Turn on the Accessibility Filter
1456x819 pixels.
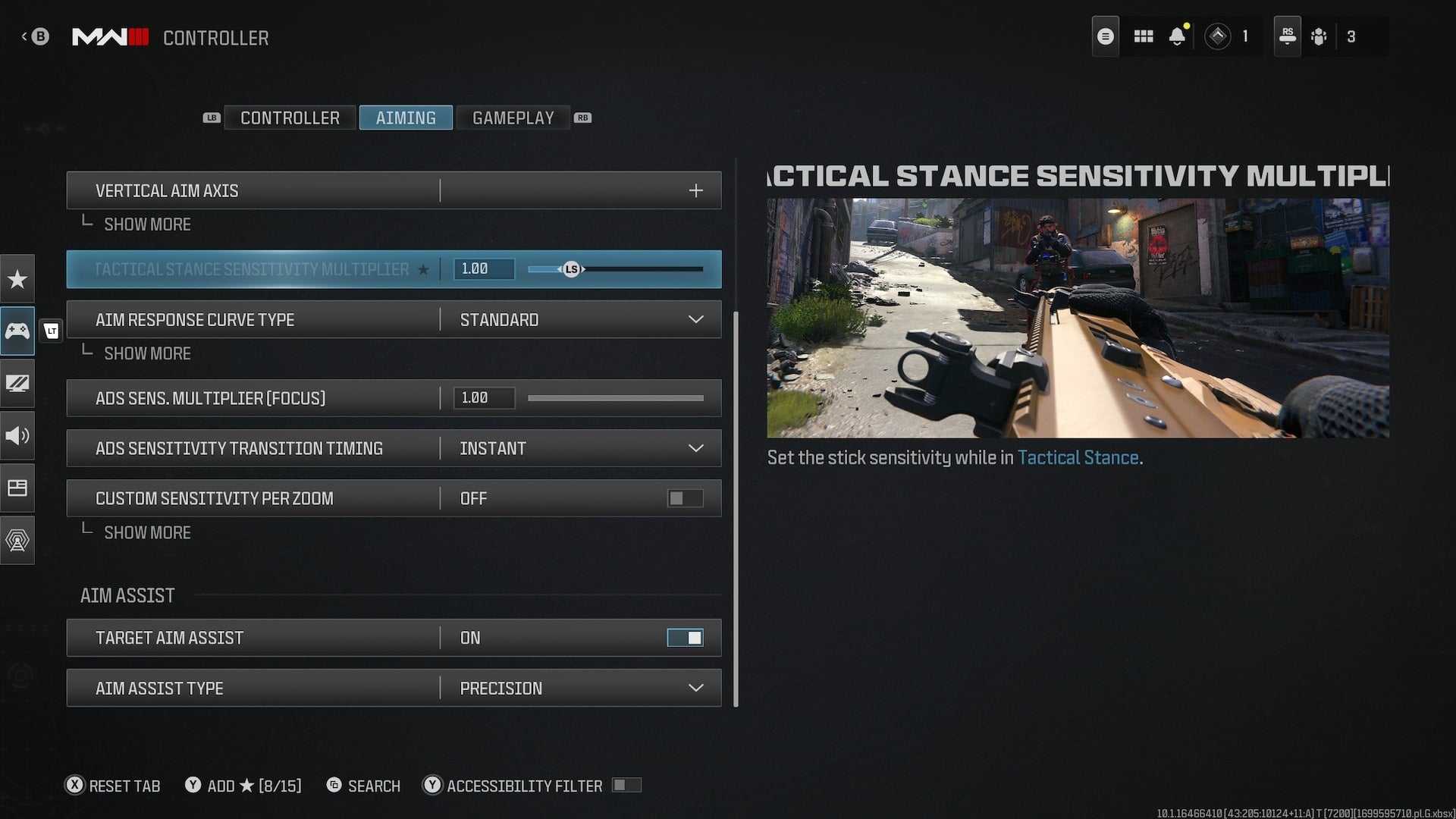[x=627, y=786]
